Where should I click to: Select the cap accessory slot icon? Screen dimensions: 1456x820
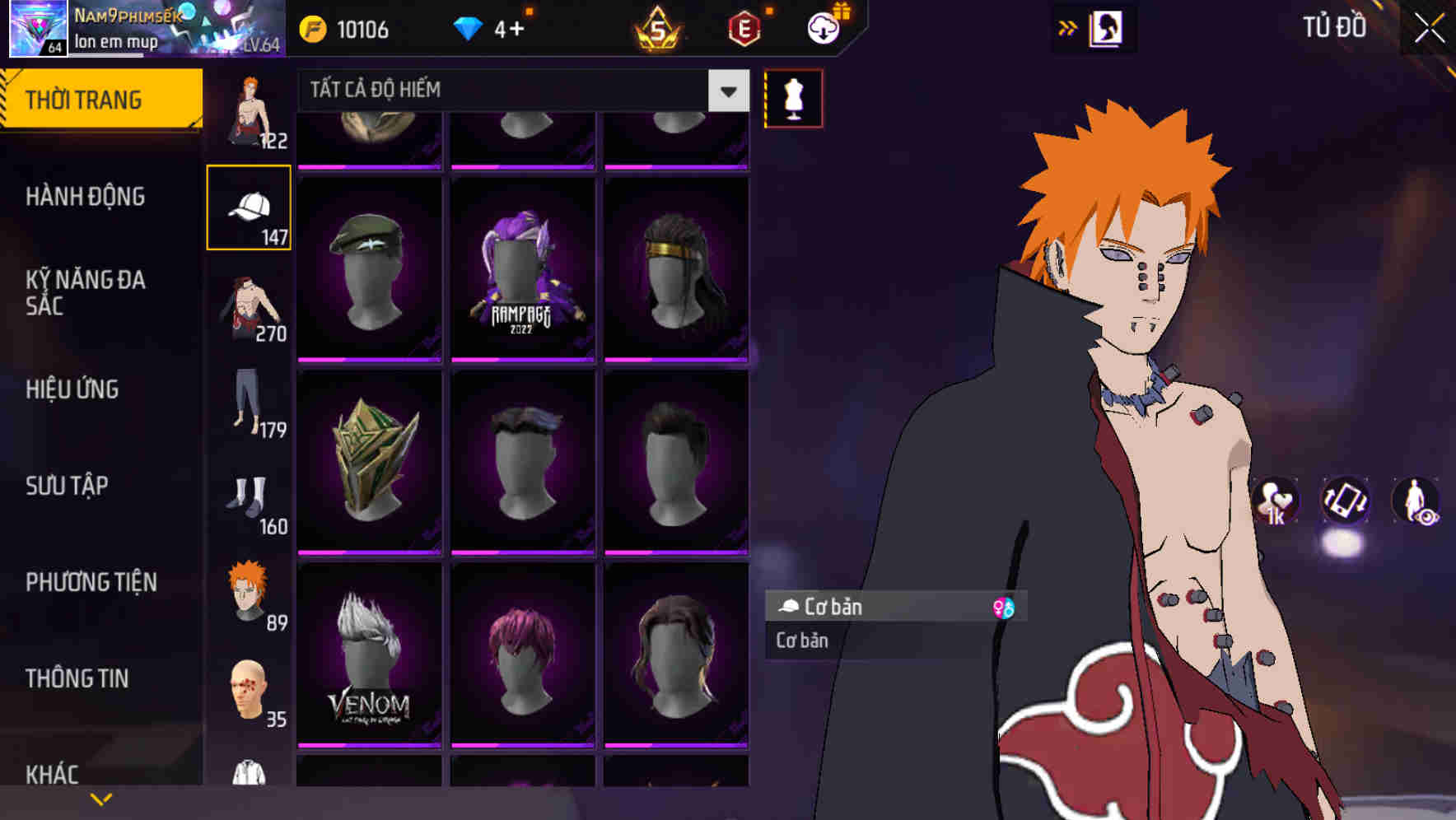point(250,206)
